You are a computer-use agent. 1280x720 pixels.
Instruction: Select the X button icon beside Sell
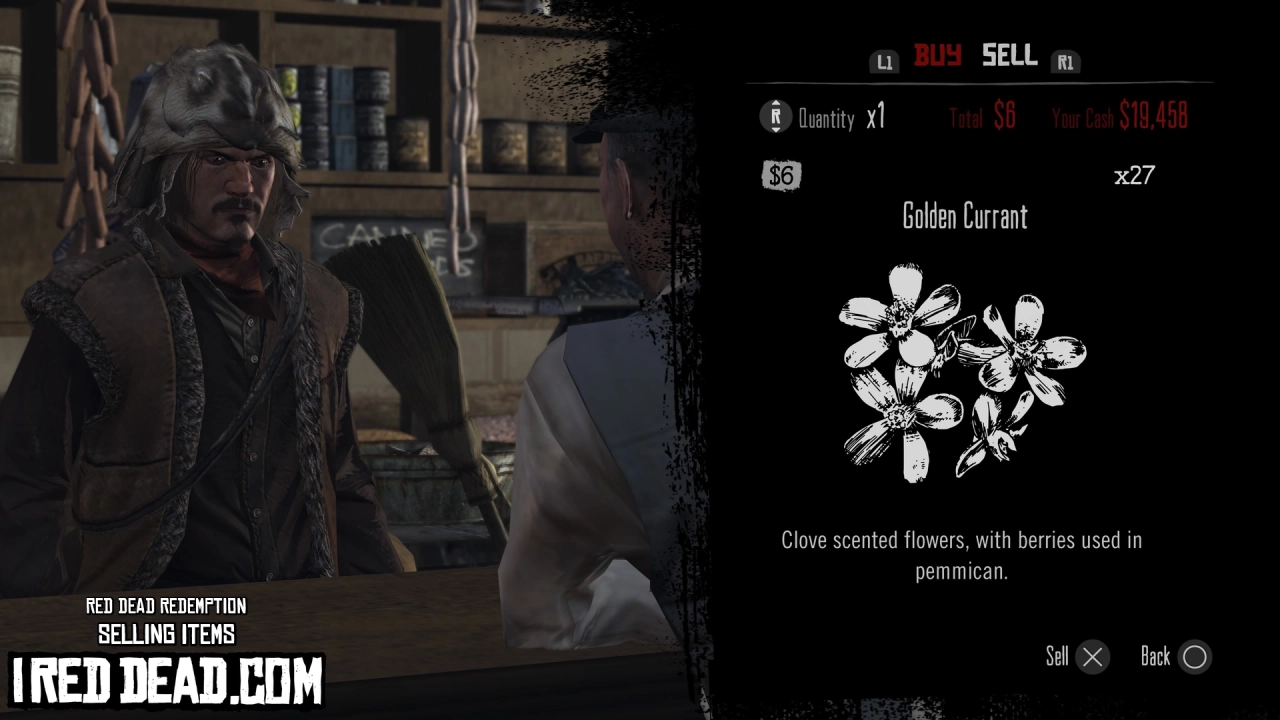[1094, 657]
